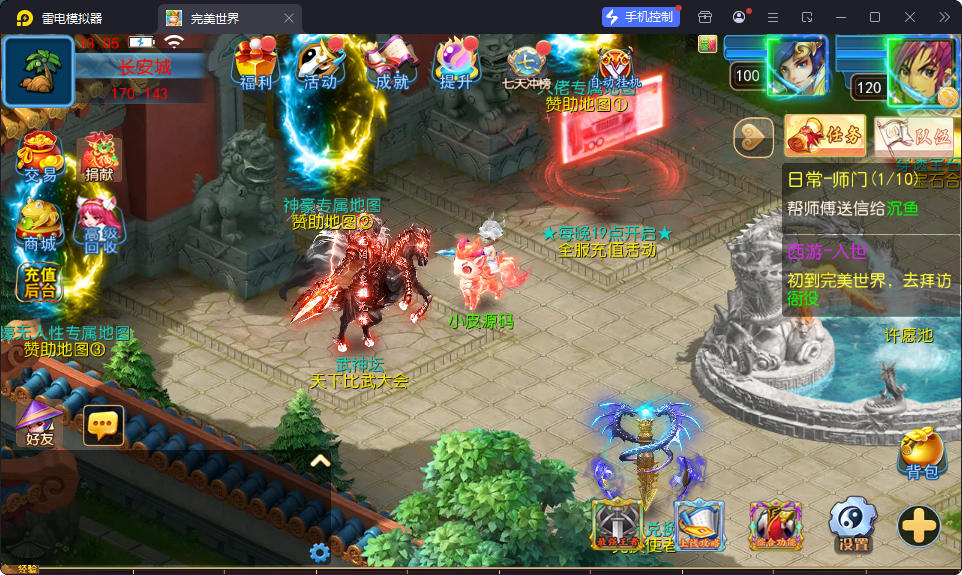Switch to the 队伍 team tab
This screenshot has height=575, width=962.
click(x=913, y=137)
